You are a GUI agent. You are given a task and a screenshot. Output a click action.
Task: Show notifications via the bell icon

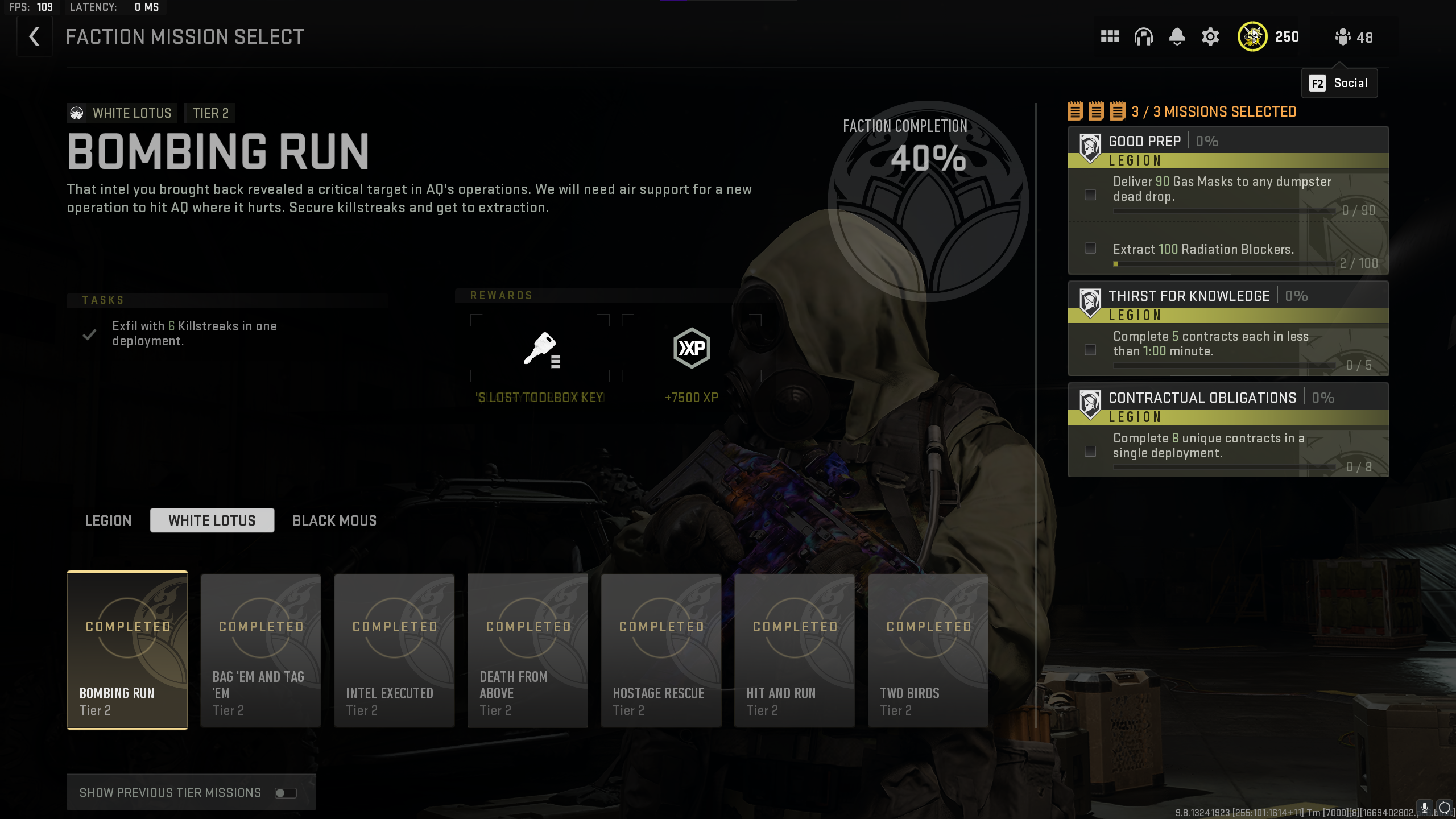pos(1177,37)
